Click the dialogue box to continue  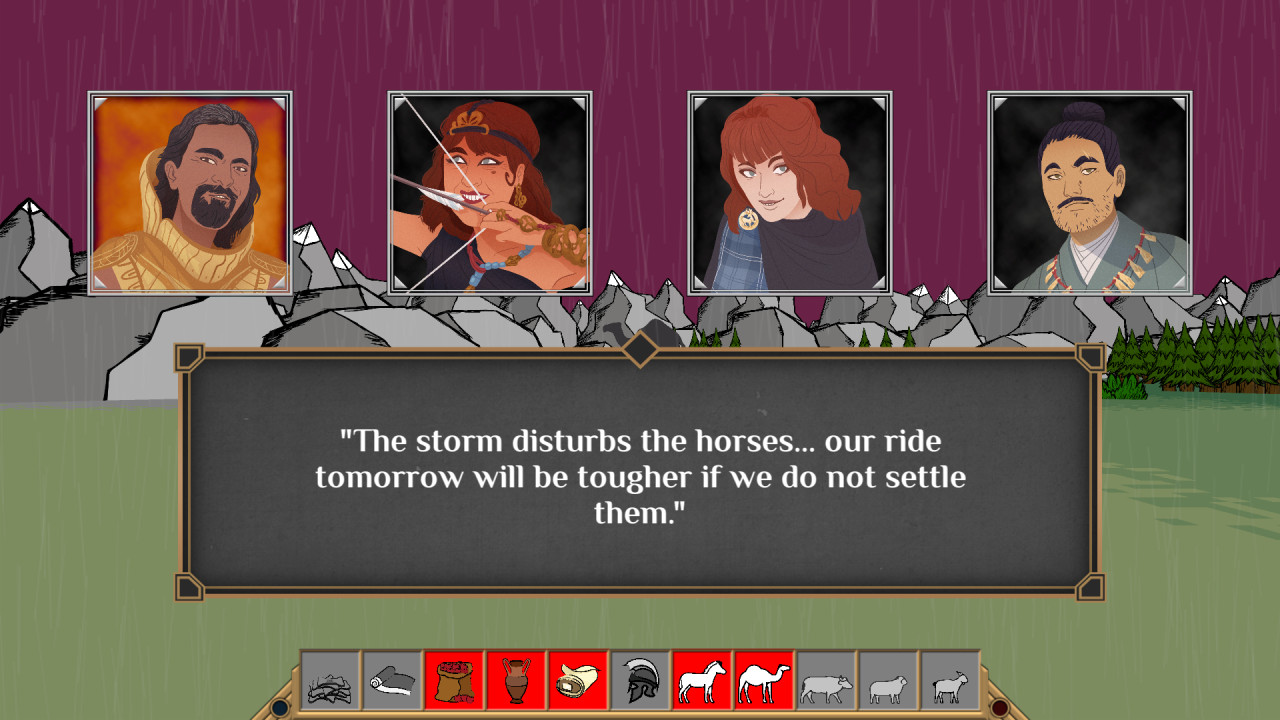[640, 470]
